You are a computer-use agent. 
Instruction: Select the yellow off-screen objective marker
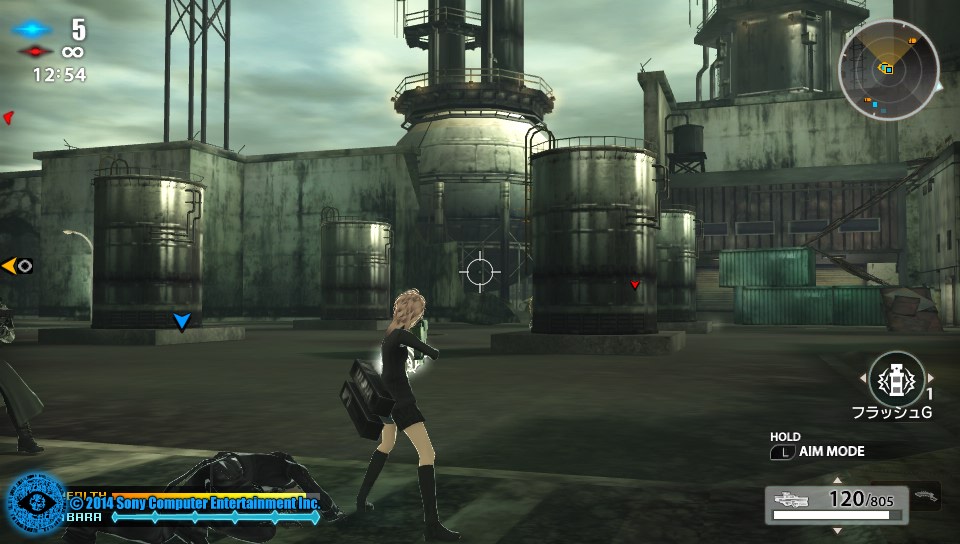pyautogui.click(x=17, y=265)
